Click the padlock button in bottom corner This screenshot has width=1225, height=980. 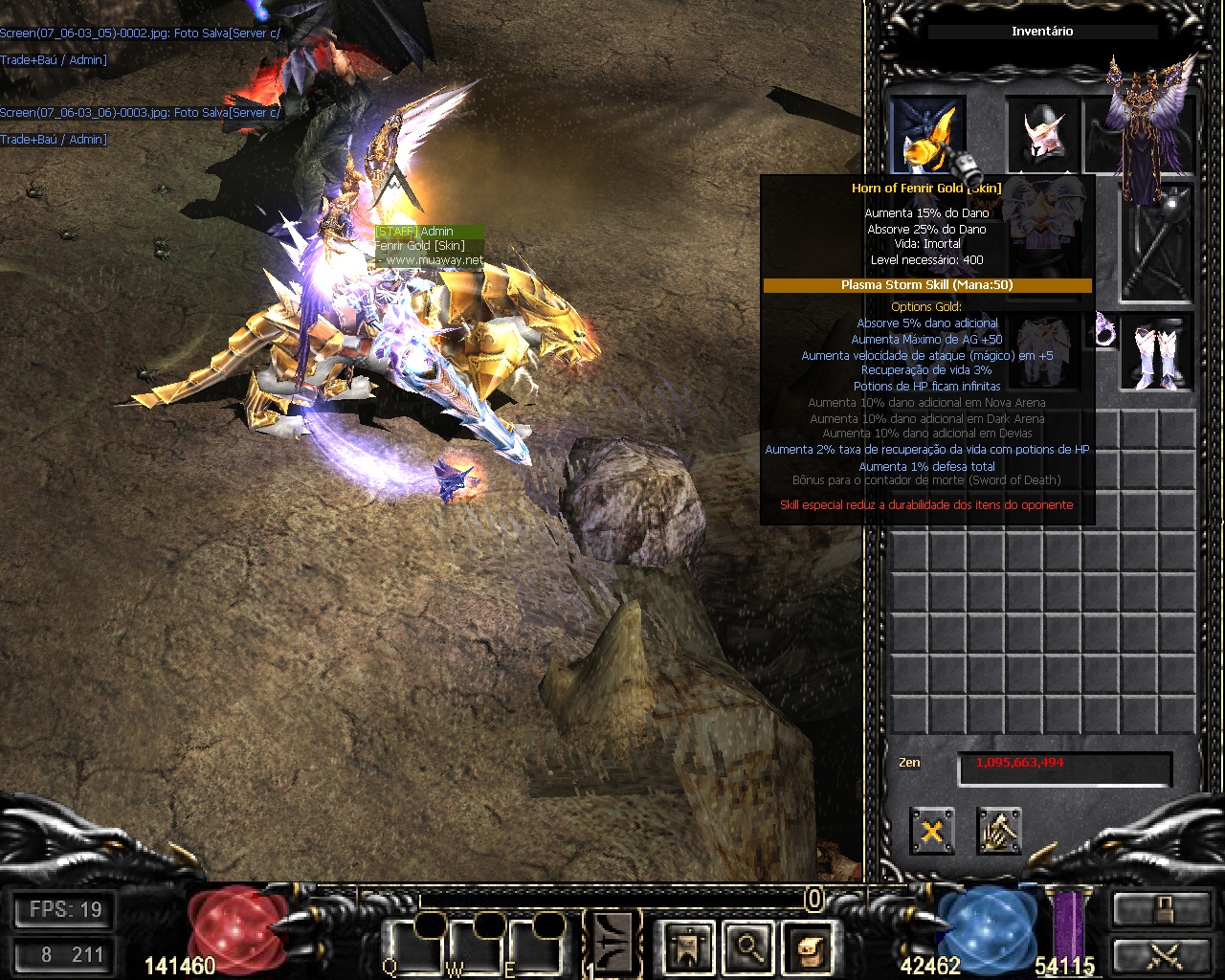pyautogui.click(x=1162, y=908)
